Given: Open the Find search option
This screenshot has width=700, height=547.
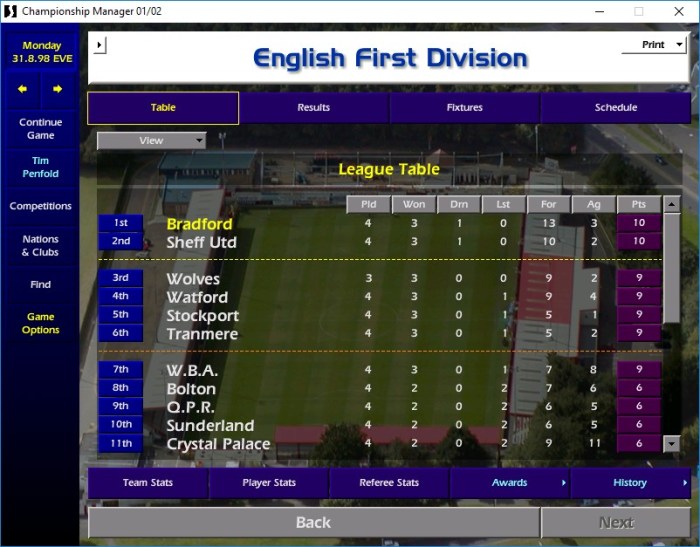Looking at the screenshot, I should pyautogui.click(x=40, y=284).
